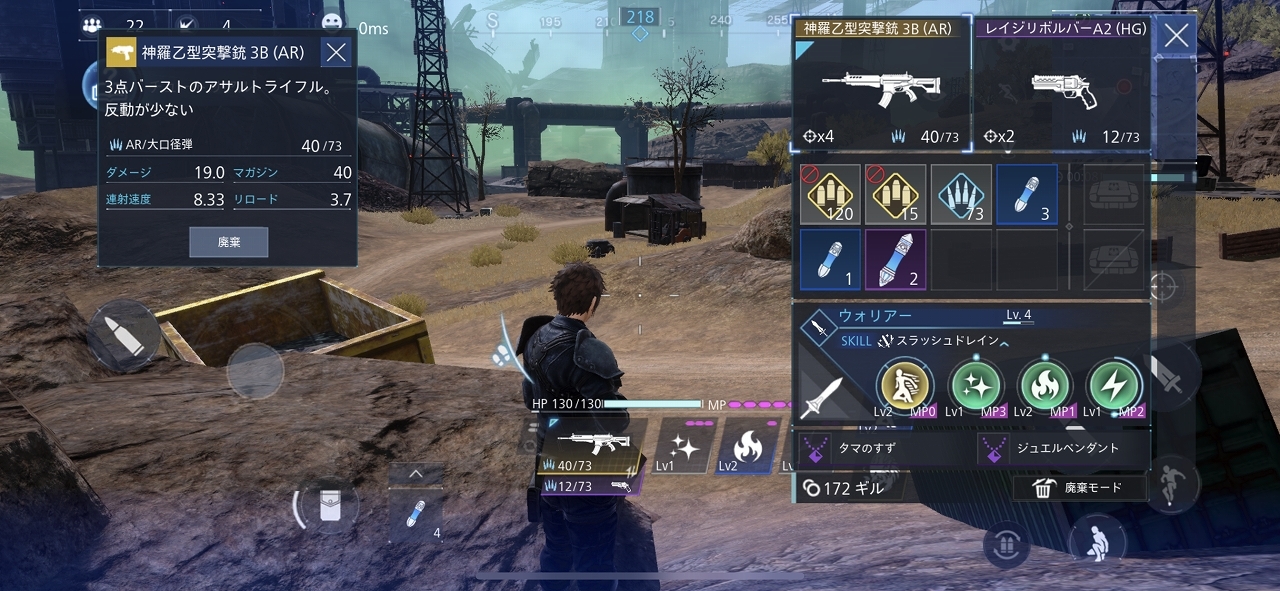Open the backpack icon at bottom left
The height and width of the screenshot is (591, 1280).
click(x=327, y=506)
